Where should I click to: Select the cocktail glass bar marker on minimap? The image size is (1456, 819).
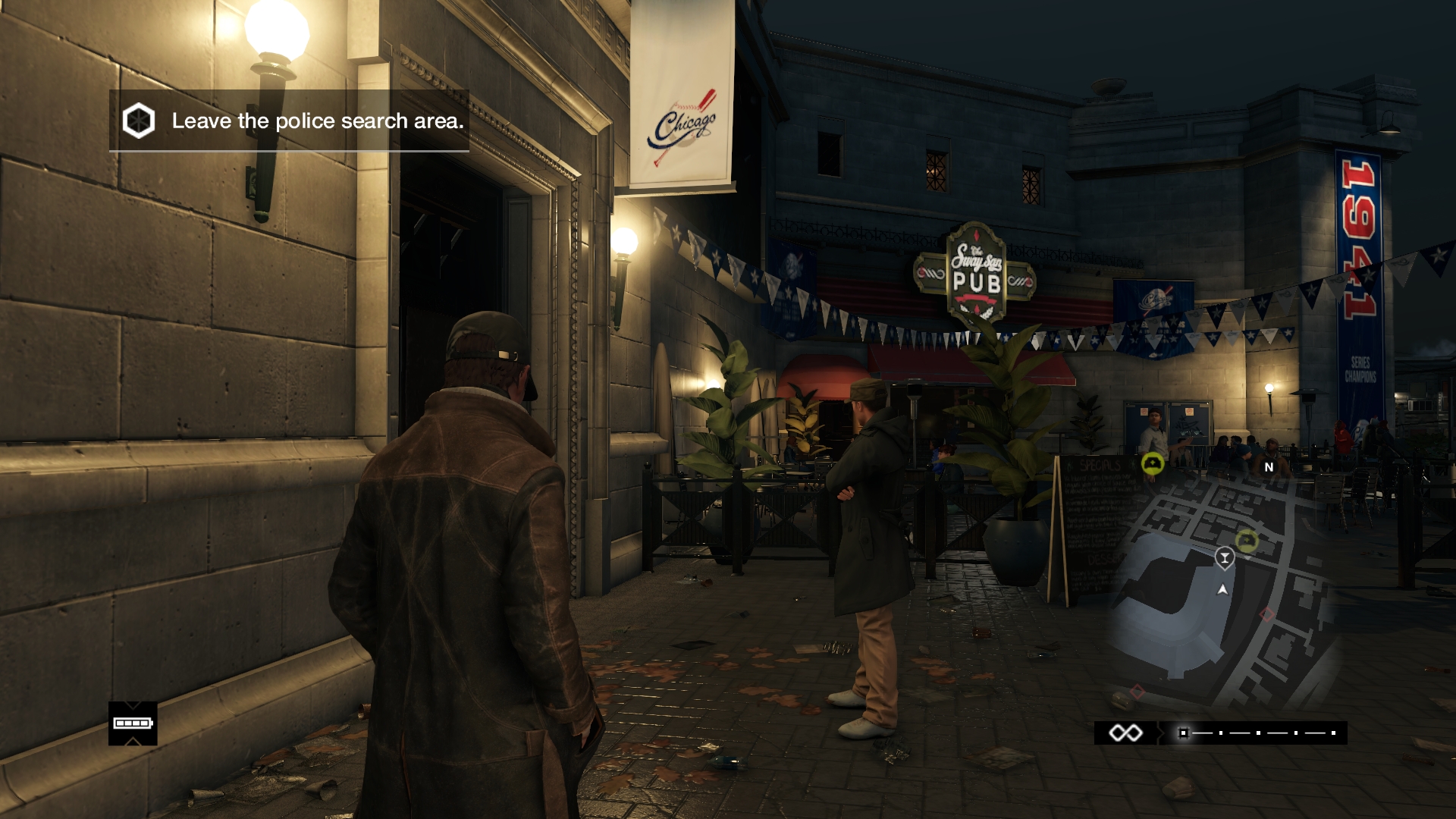click(x=1224, y=558)
